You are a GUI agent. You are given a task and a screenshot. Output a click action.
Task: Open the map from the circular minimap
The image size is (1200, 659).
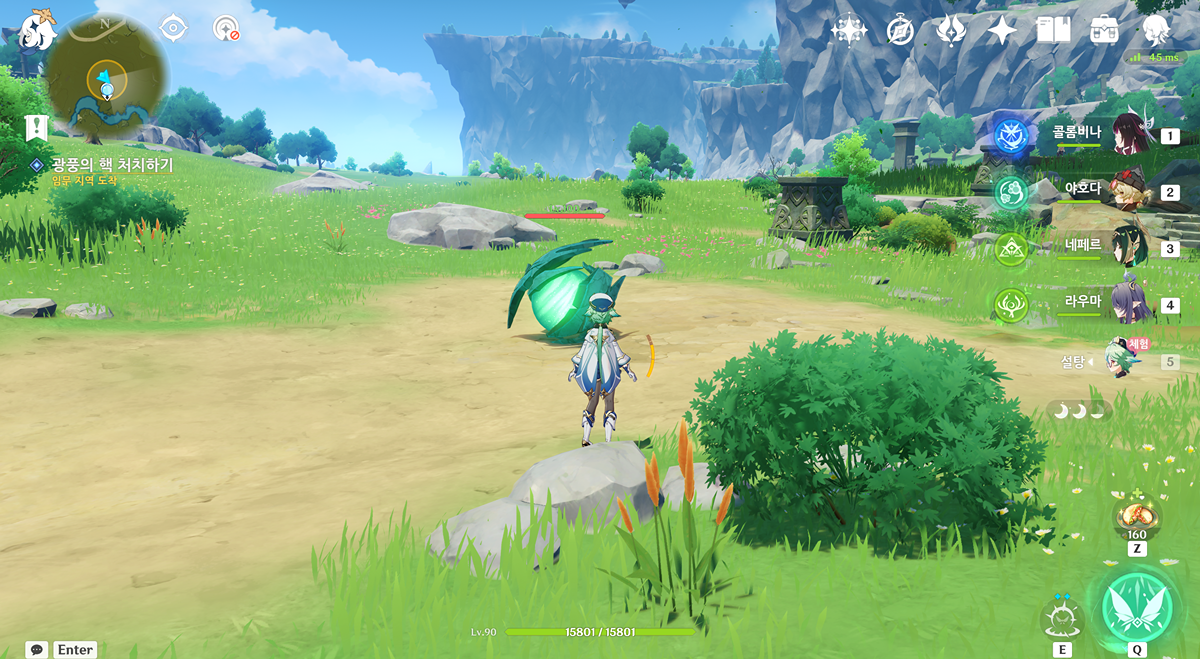[106, 78]
